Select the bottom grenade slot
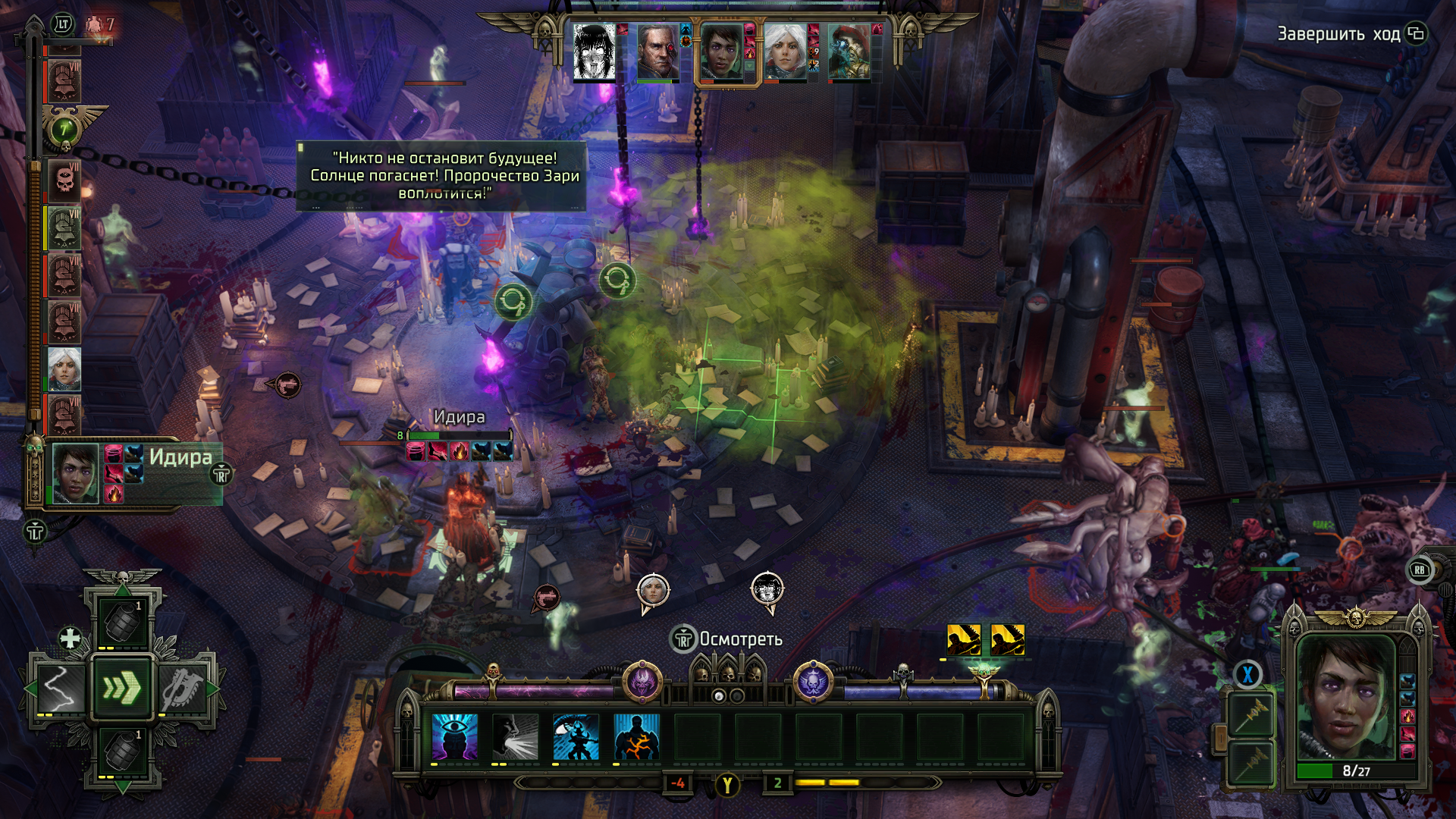This screenshot has width=1456, height=819. pos(122,752)
